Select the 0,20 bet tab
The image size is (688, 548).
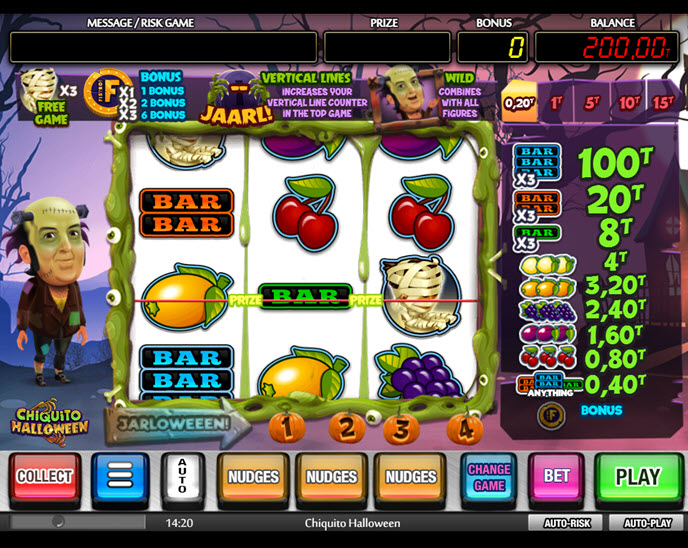coord(519,101)
